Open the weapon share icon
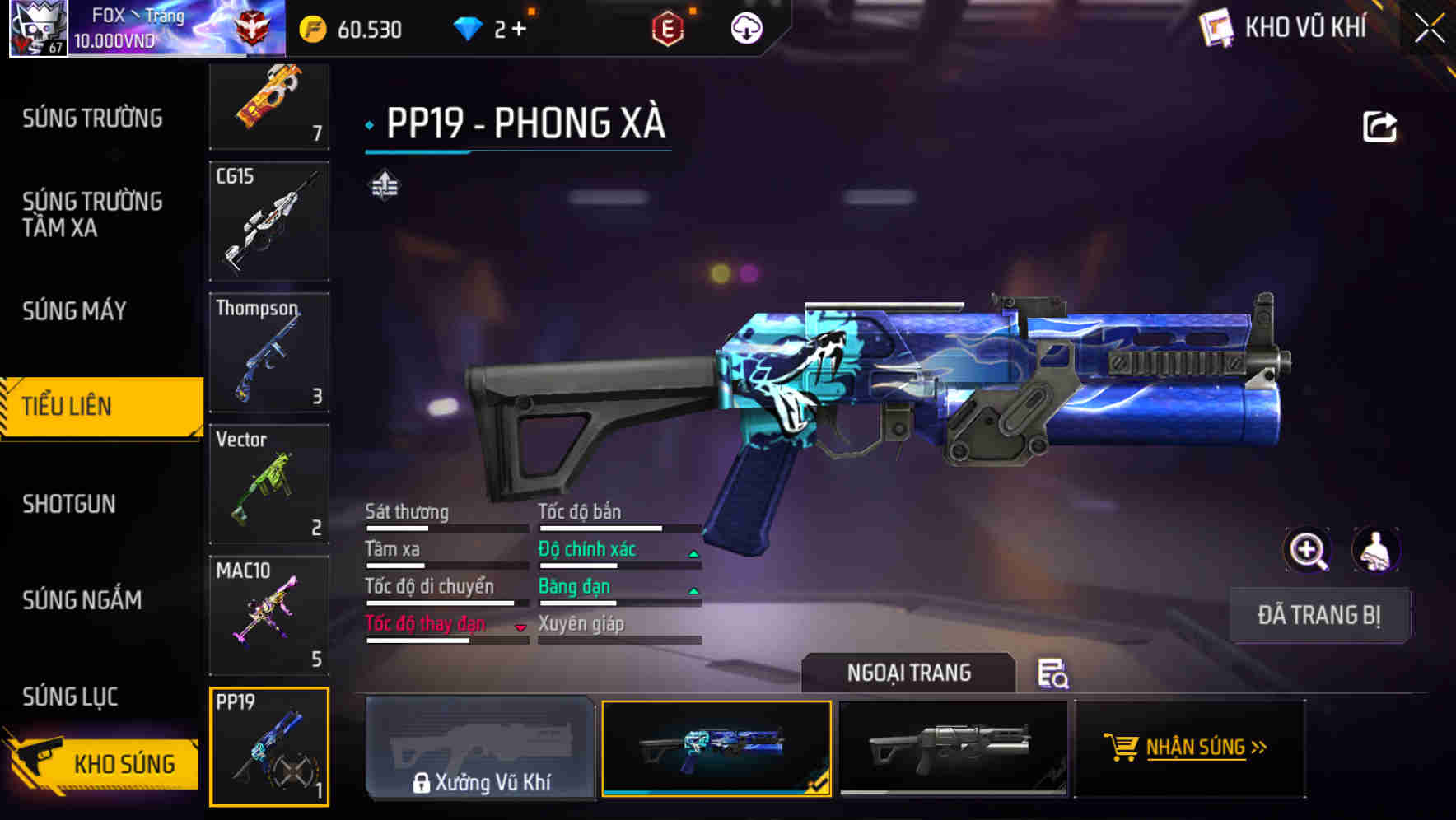This screenshot has width=1456, height=820. coord(1379,125)
